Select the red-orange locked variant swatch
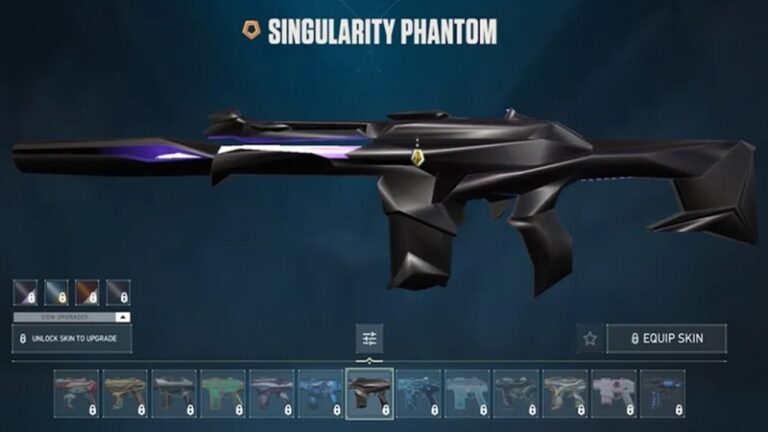The width and height of the screenshot is (768, 432). pos(87,292)
